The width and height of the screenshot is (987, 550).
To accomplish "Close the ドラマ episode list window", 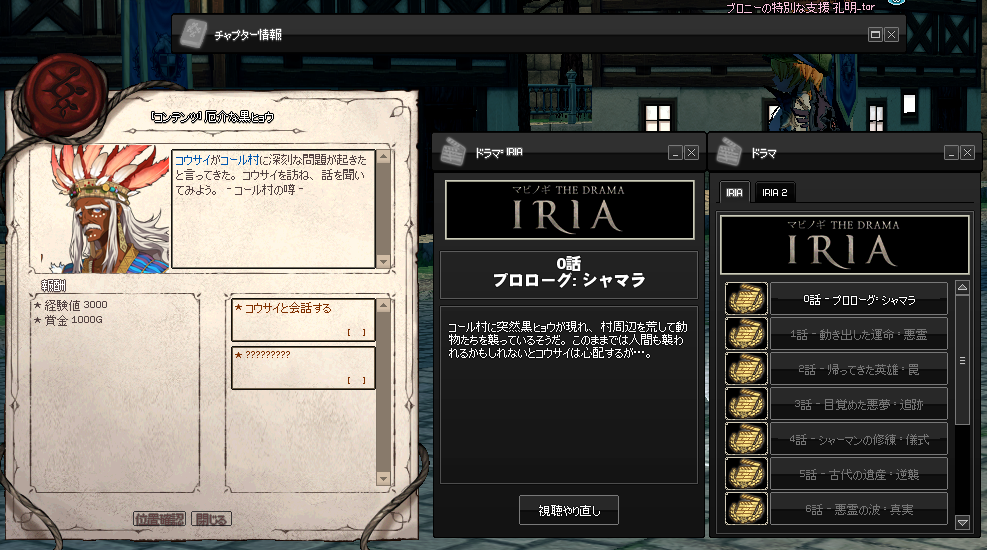I will tap(967, 153).
